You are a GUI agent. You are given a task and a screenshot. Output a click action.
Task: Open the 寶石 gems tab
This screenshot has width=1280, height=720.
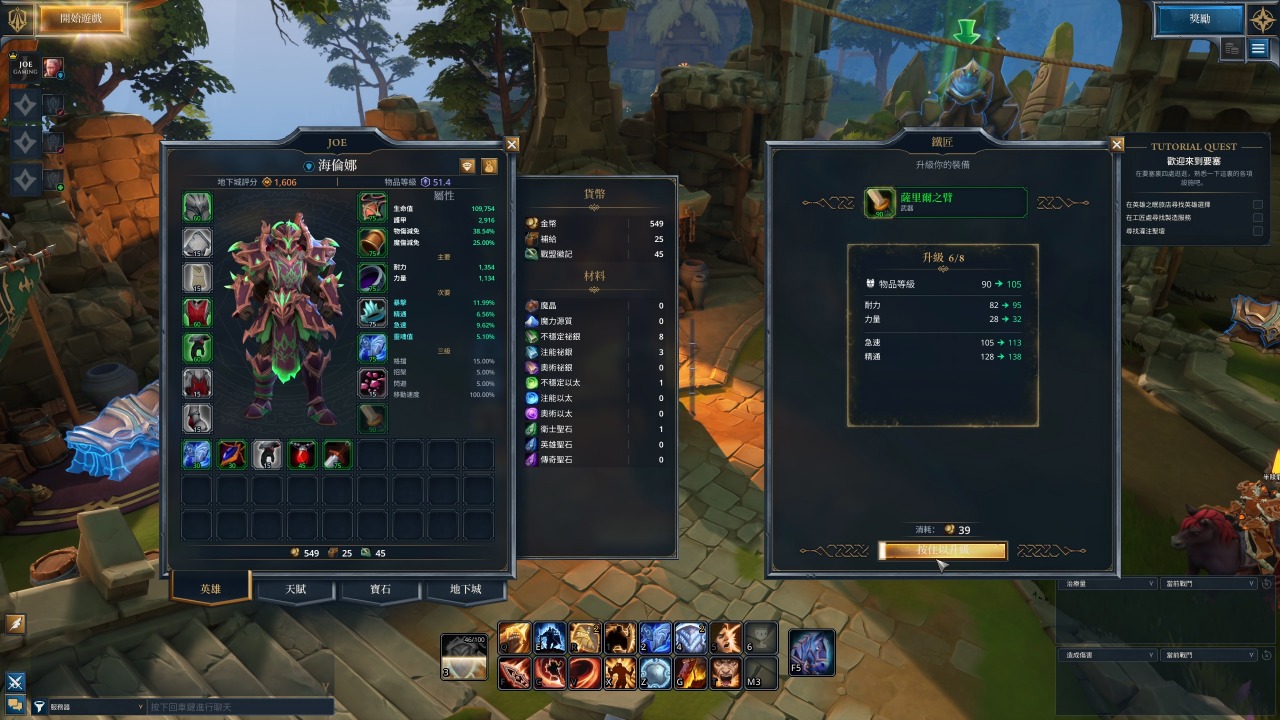pos(380,590)
